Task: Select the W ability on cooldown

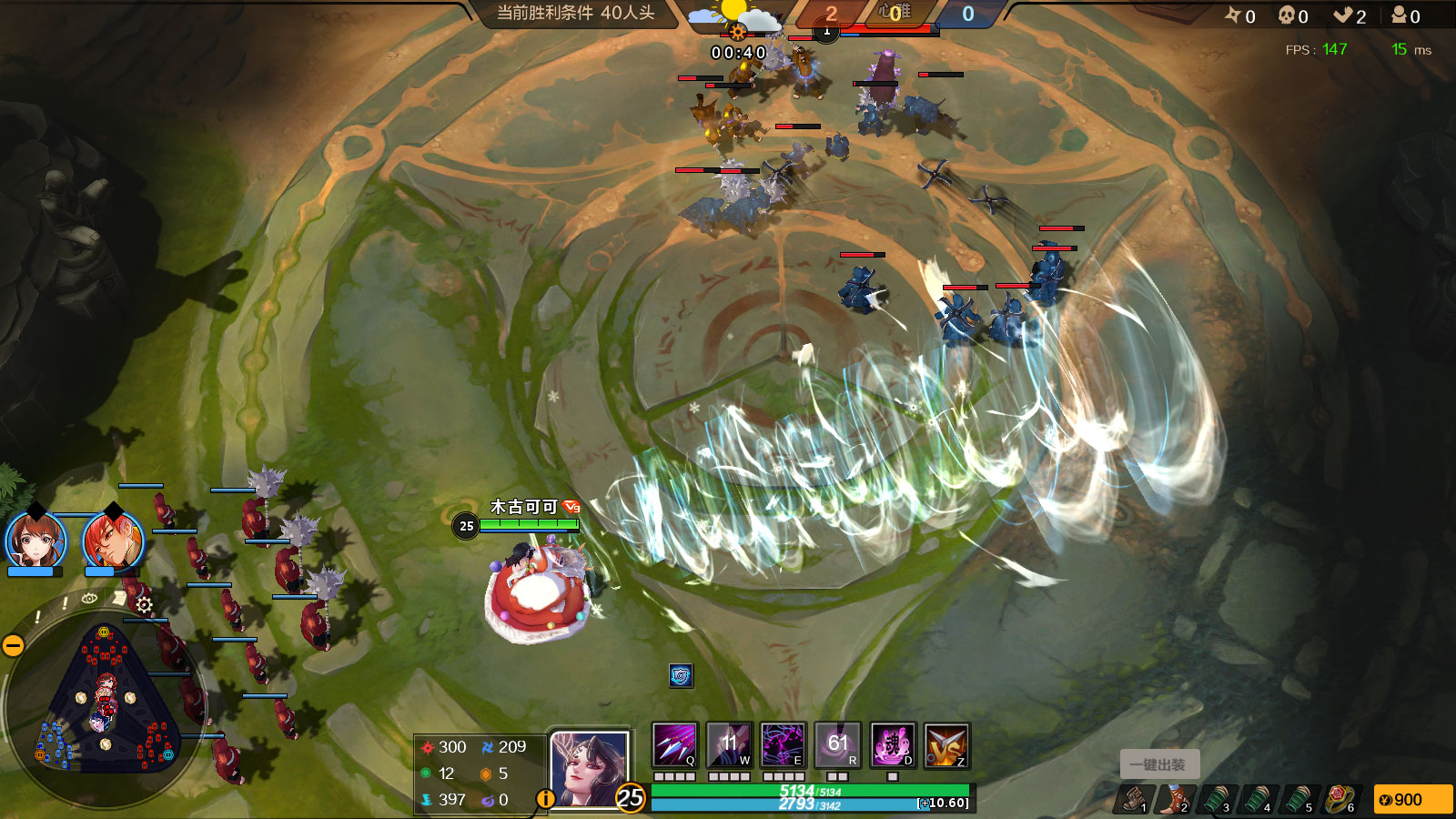Action: 729,745
